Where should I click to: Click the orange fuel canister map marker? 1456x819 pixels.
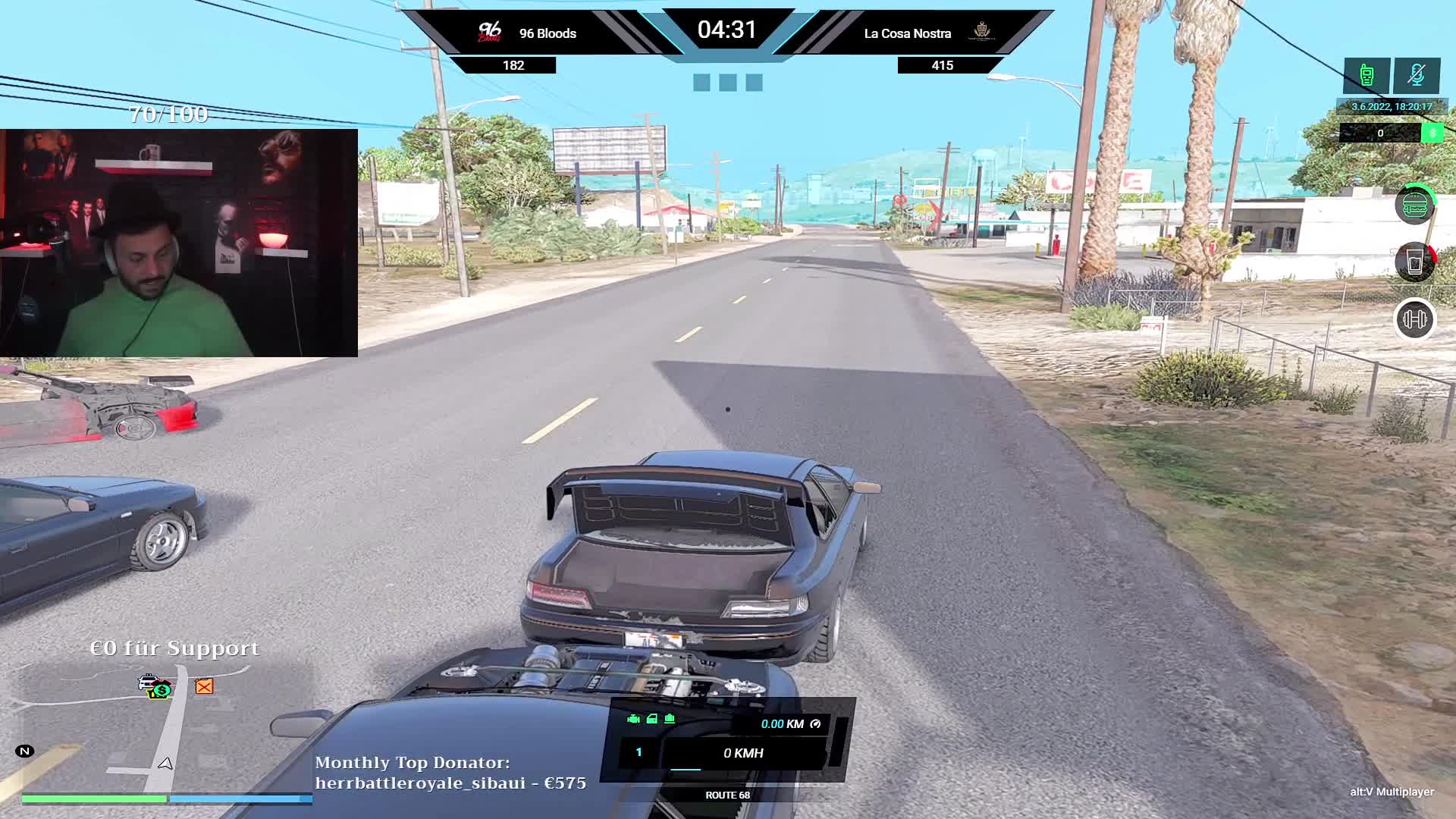click(204, 686)
